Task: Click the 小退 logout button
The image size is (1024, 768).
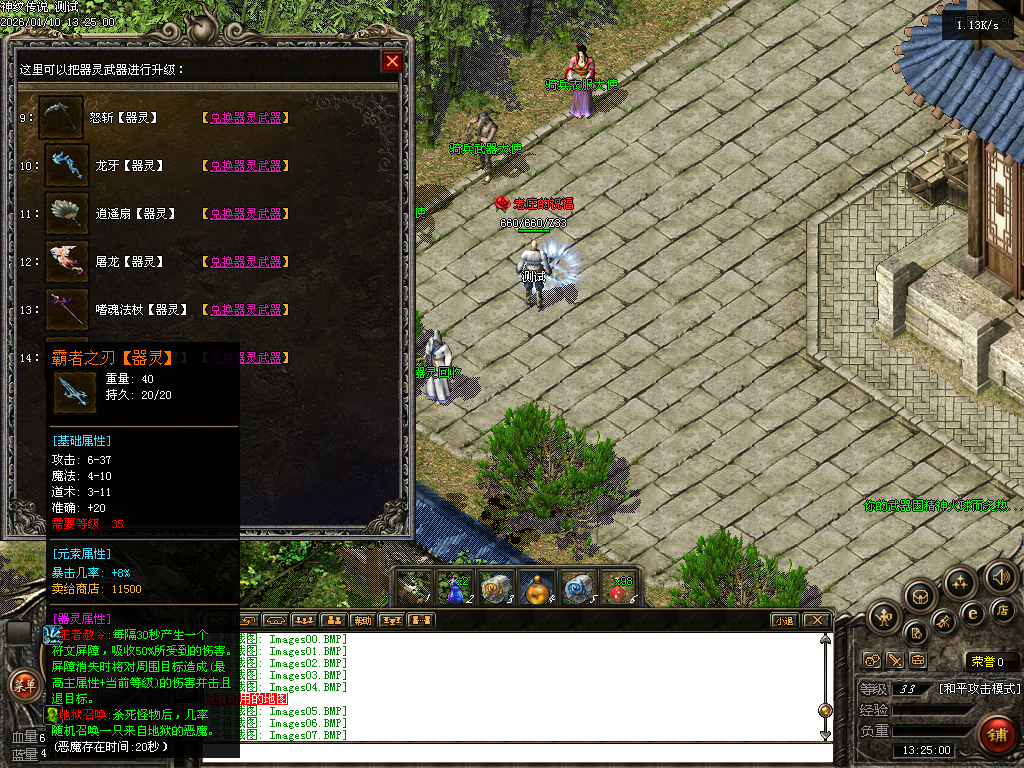Action: point(785,620)
